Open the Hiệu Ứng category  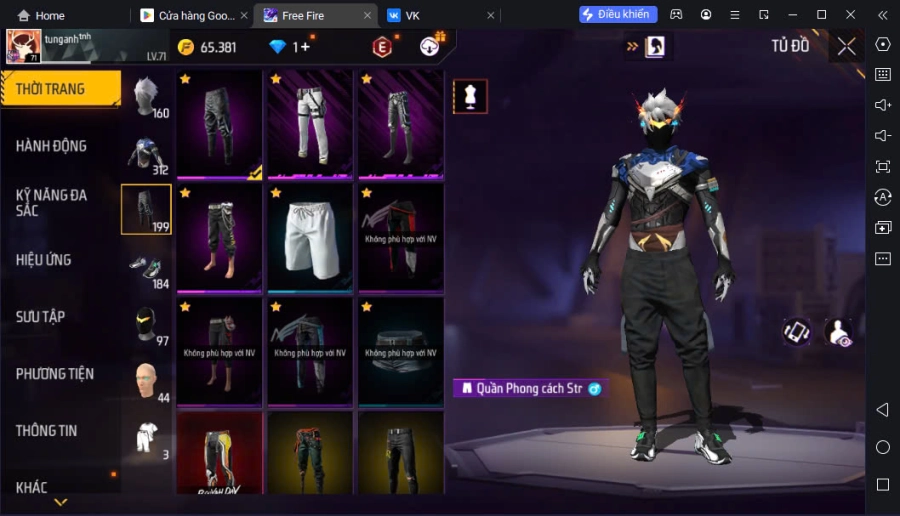pos(44,260)
